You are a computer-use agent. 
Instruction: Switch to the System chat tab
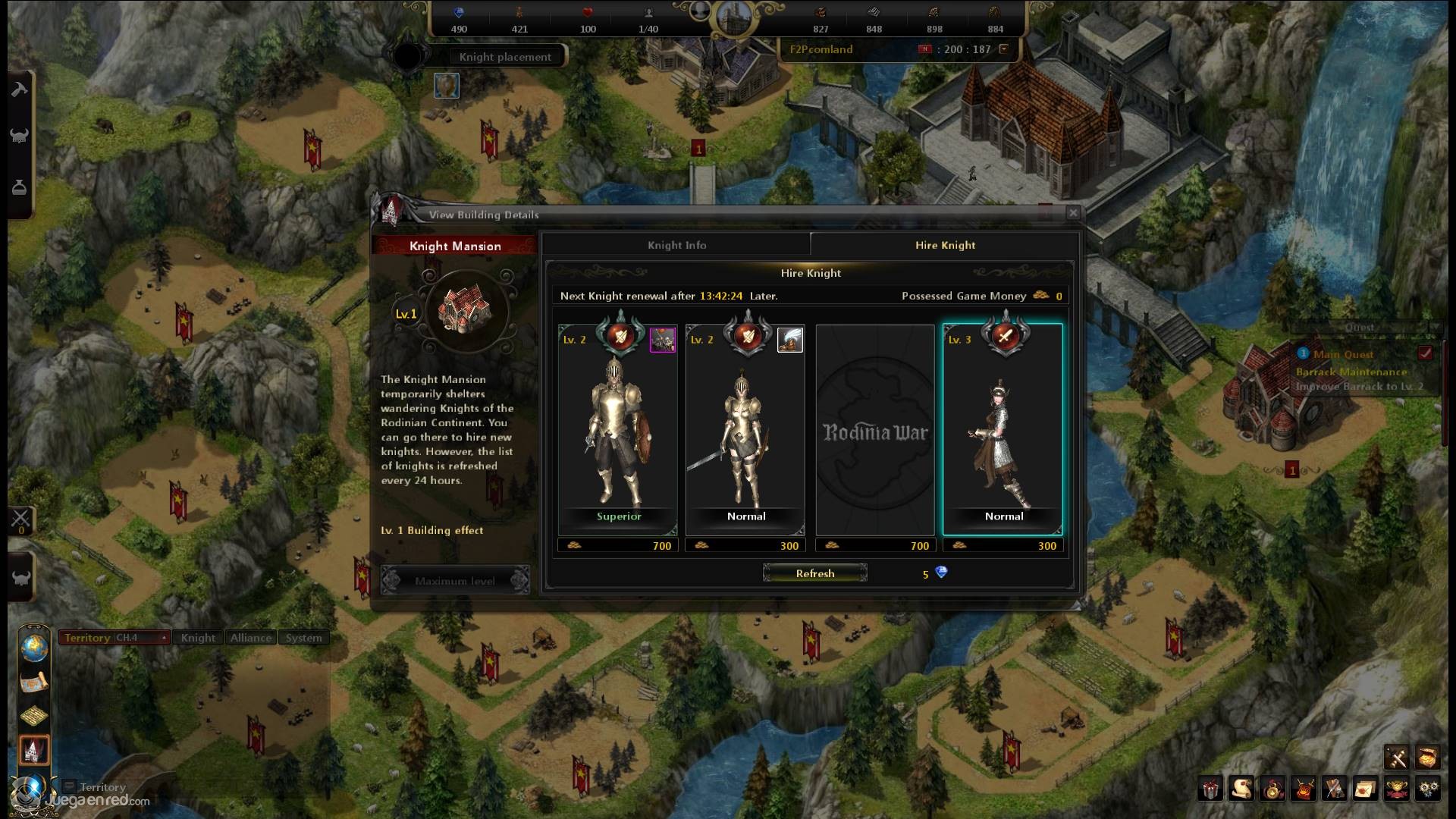pyautogui.click(x=303, y=638)
